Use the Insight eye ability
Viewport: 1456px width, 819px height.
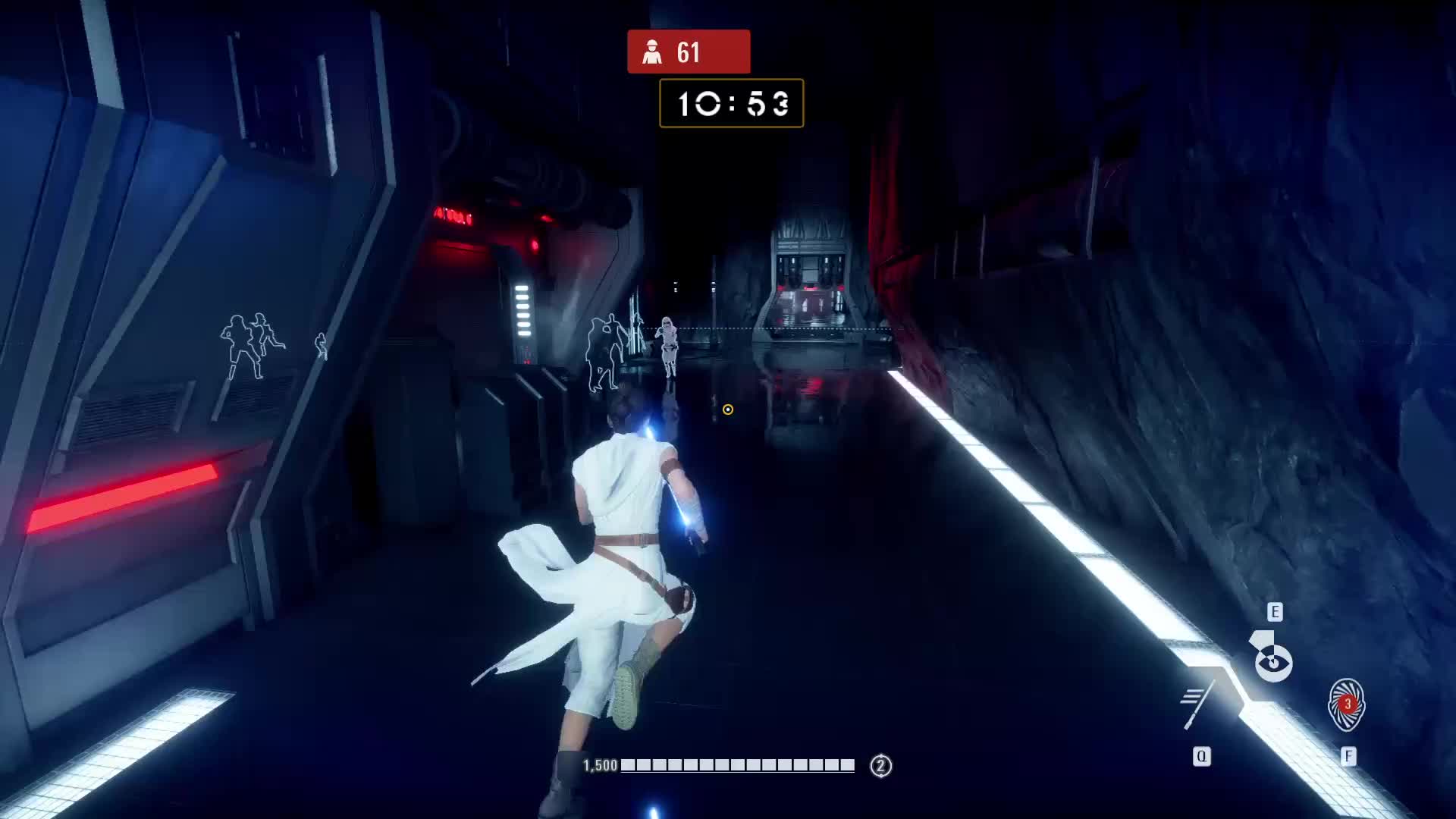coord(1273,661)
